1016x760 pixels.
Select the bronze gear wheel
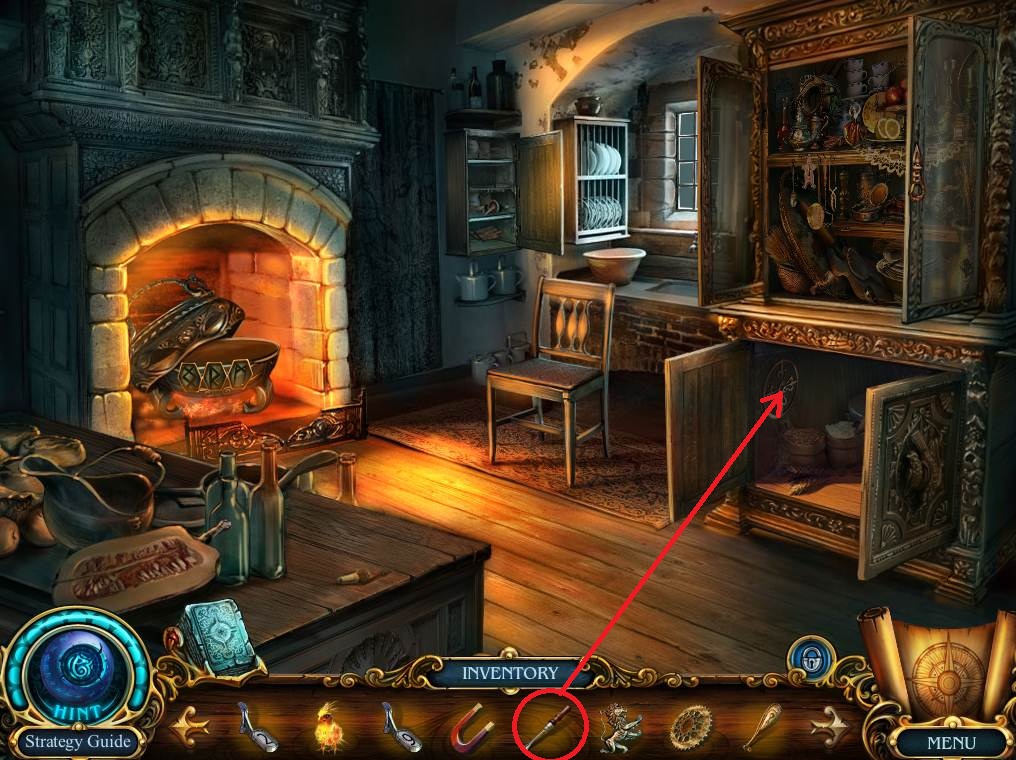(689, 726)
